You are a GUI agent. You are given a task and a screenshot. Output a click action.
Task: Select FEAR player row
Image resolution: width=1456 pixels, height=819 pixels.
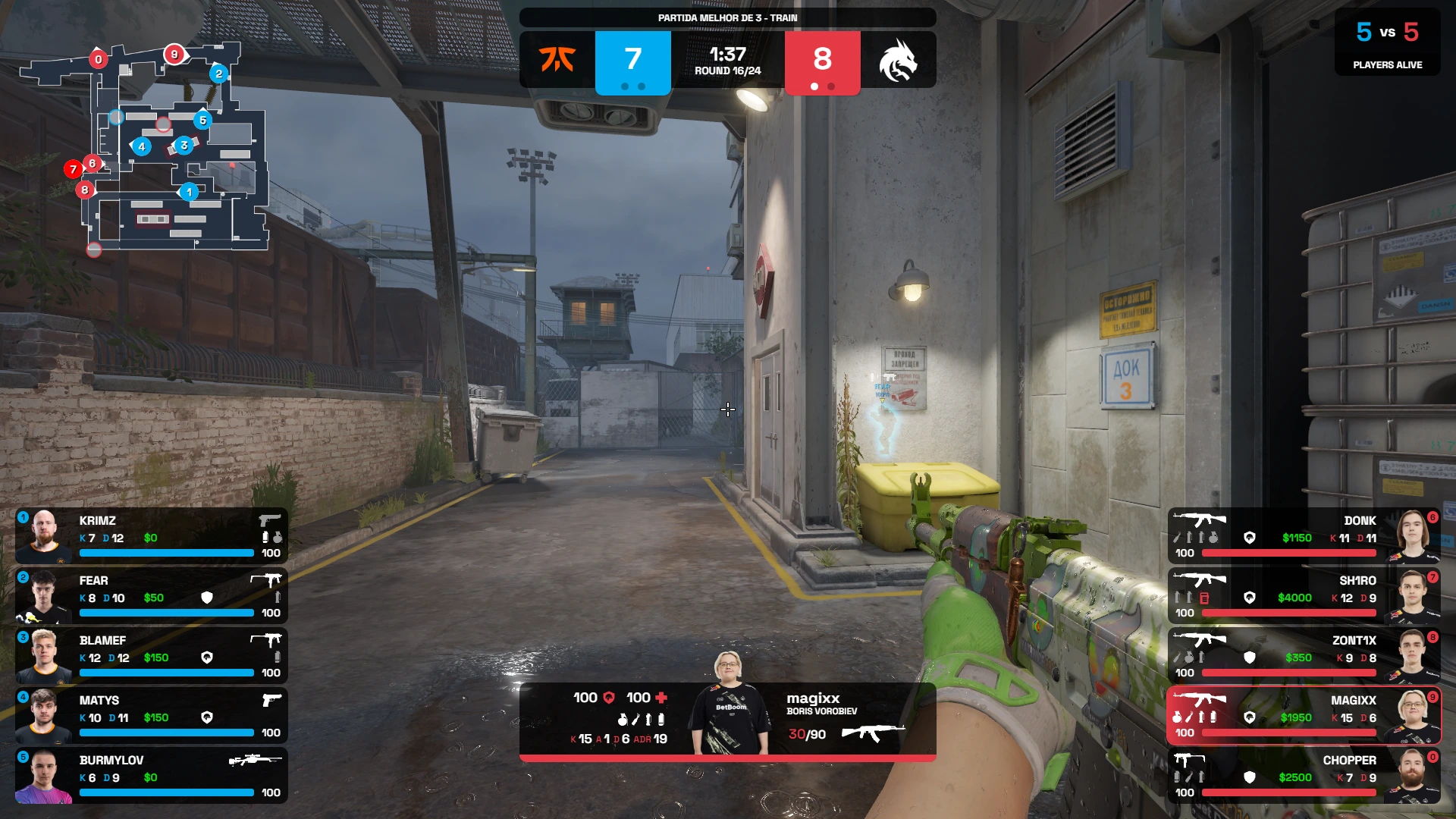(152, 595)
